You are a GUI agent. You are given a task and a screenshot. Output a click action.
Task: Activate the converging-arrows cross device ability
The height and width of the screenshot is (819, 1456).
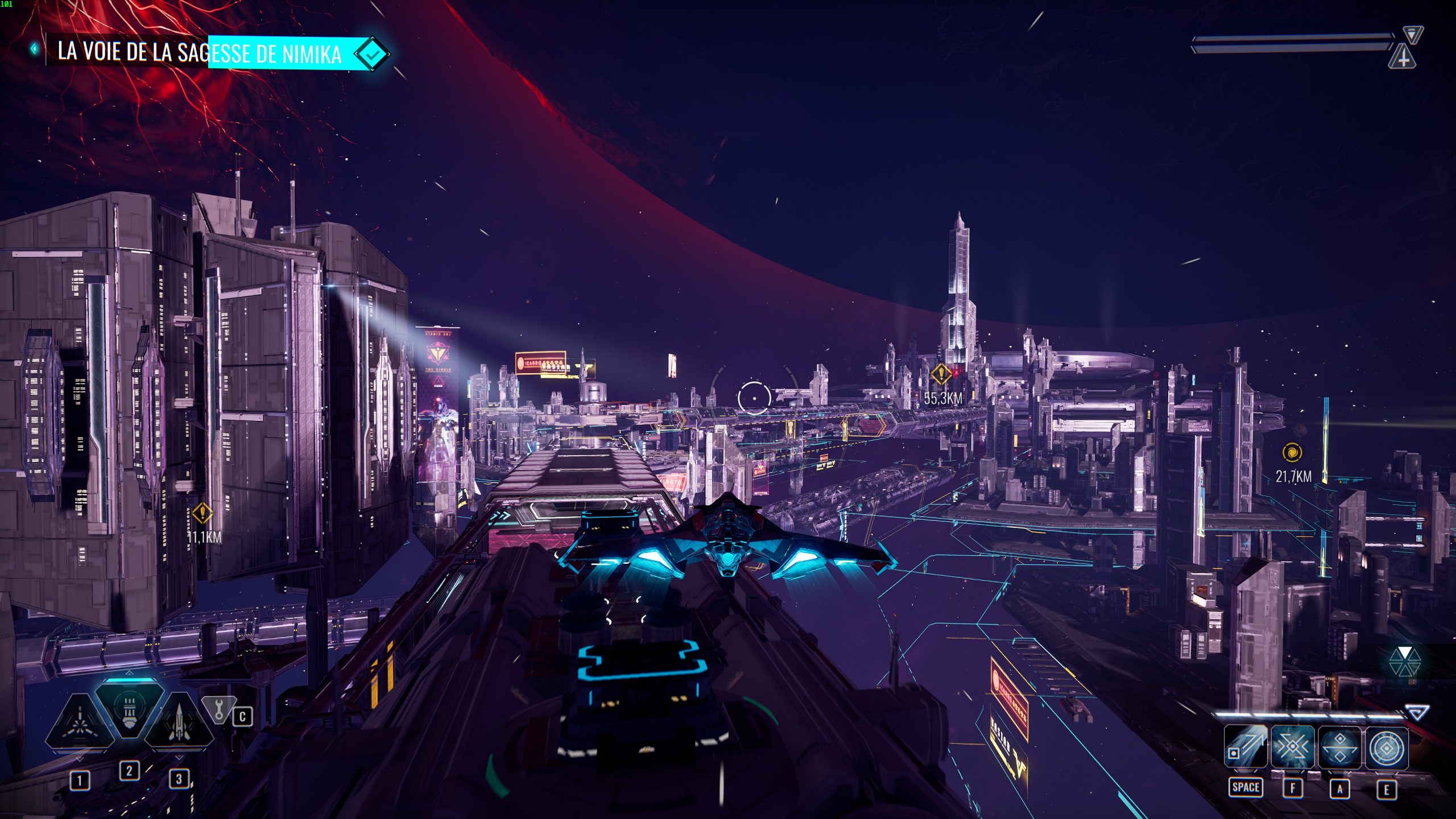coord(1292,747)
